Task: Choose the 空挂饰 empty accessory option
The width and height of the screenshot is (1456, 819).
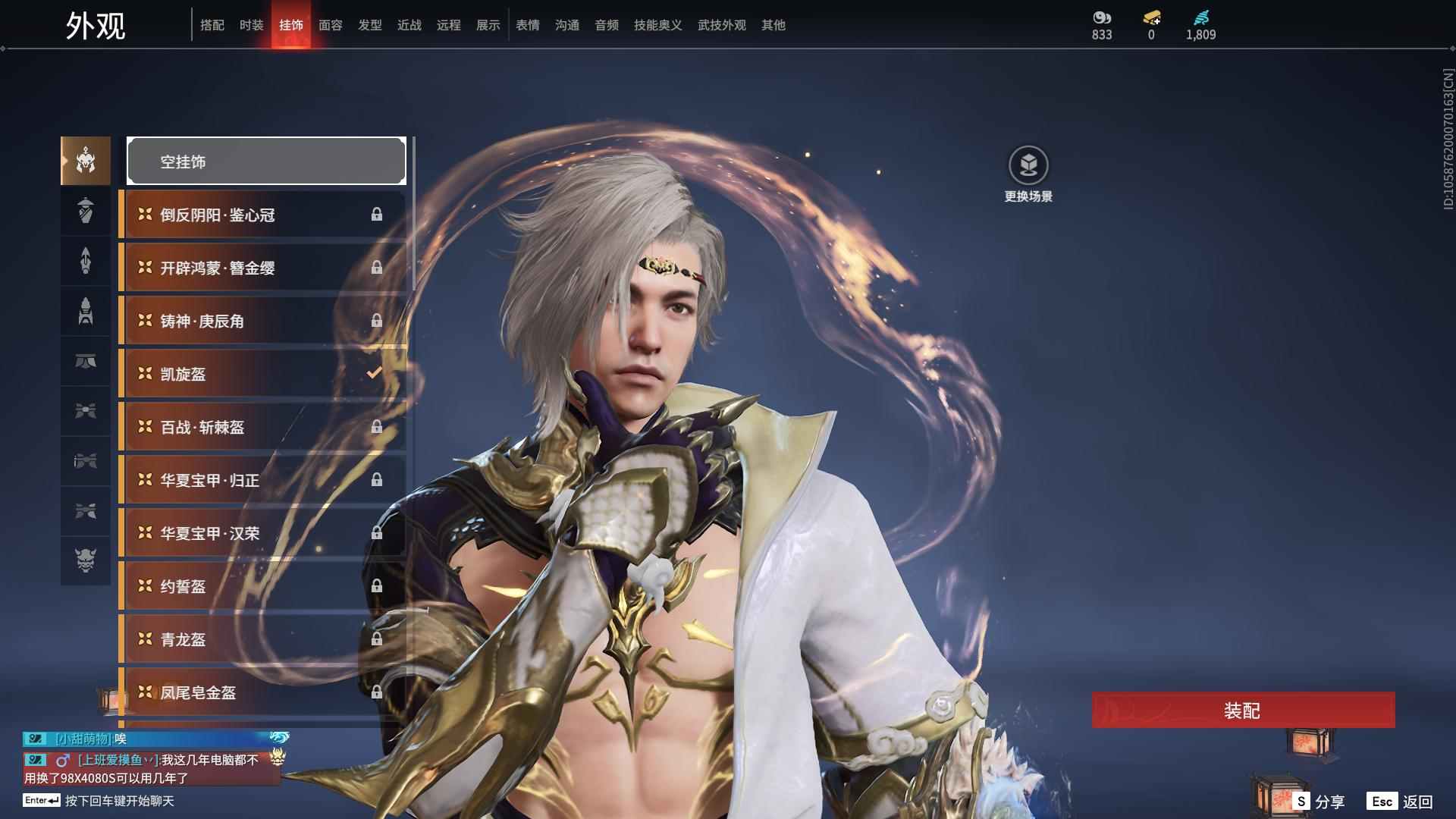Action: click(266, 162)
